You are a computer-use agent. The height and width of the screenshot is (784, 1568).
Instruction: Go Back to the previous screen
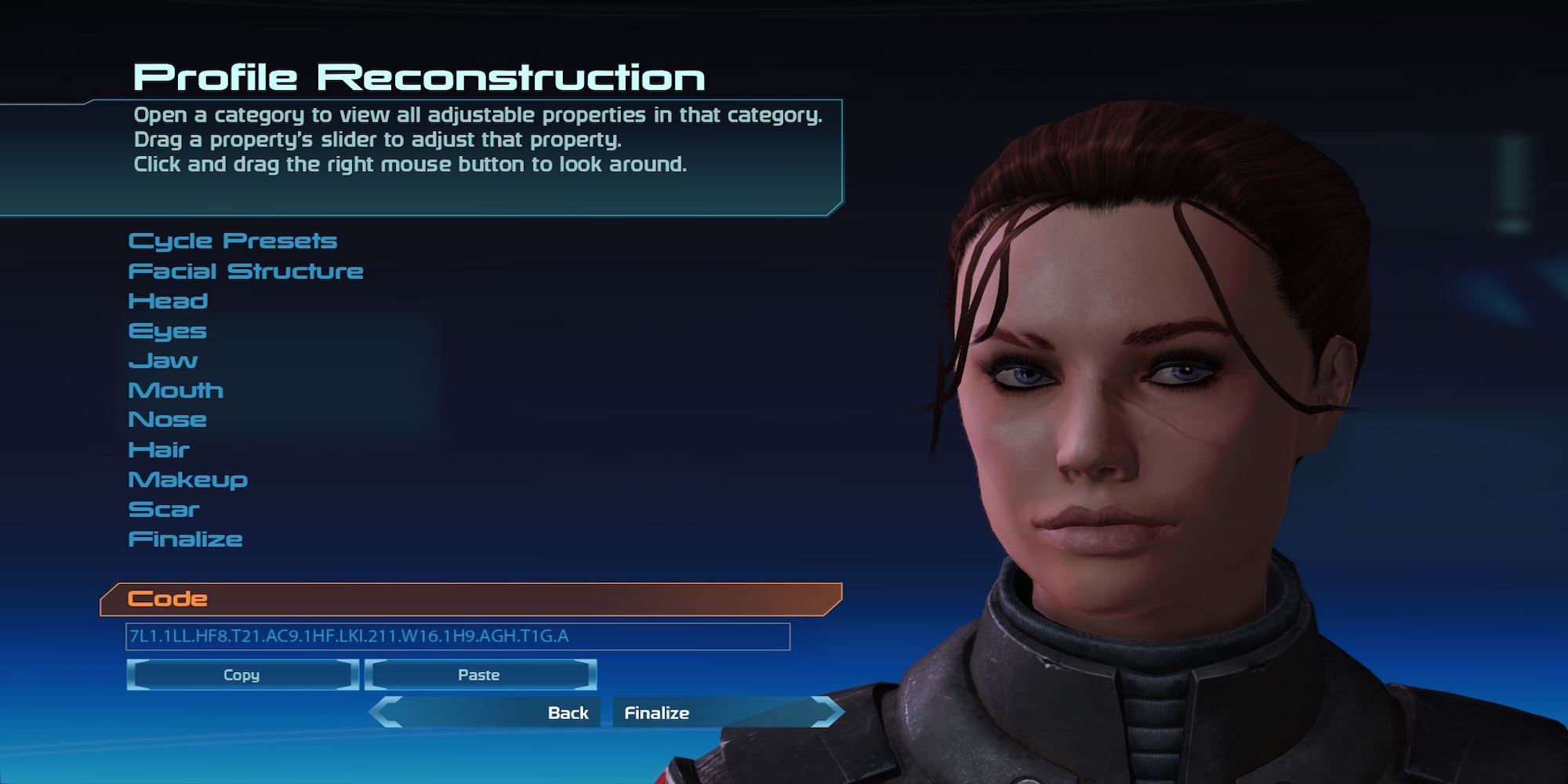pyautogui.click(x=568, y=713)
